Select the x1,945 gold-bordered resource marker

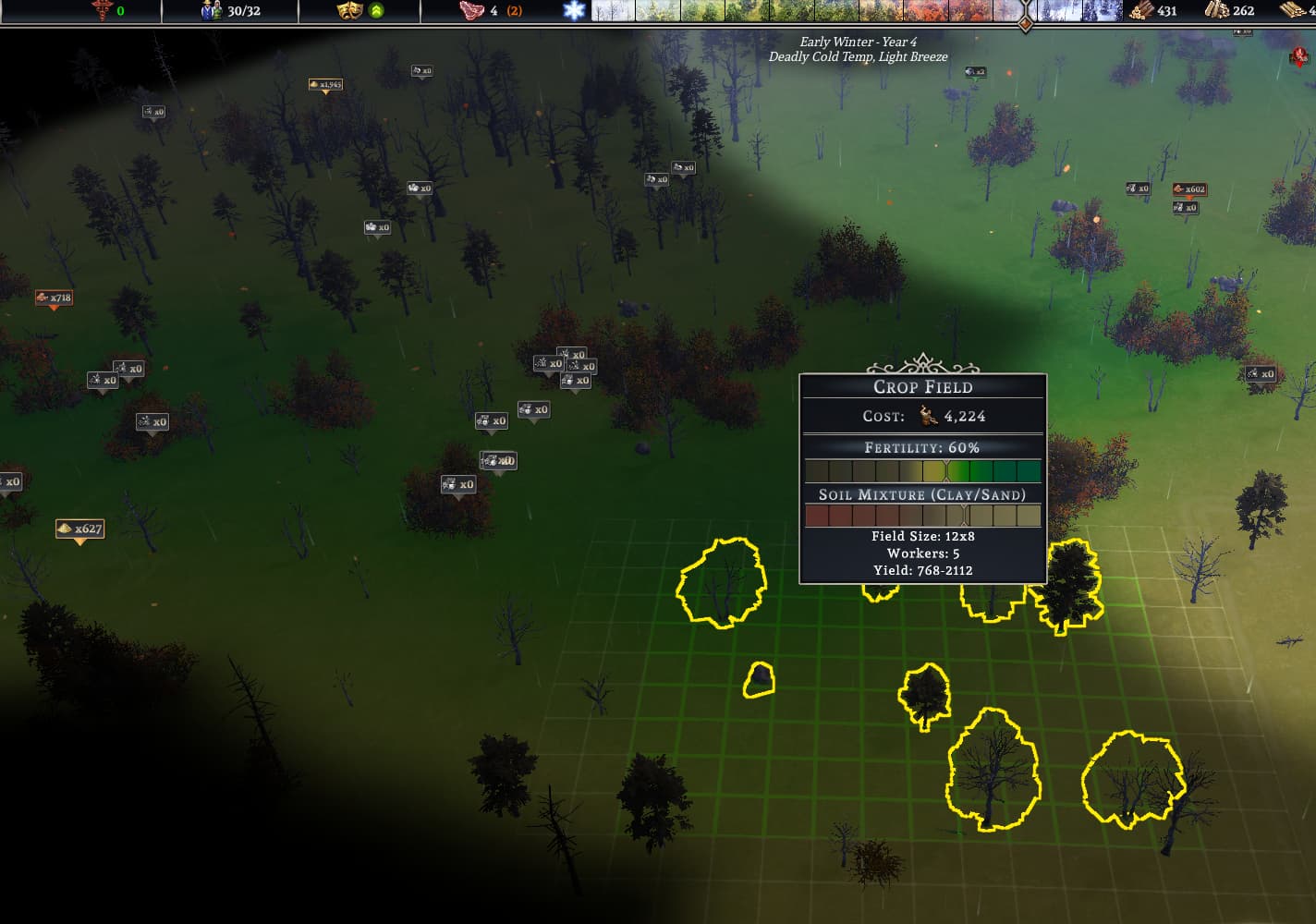point(325,85)
